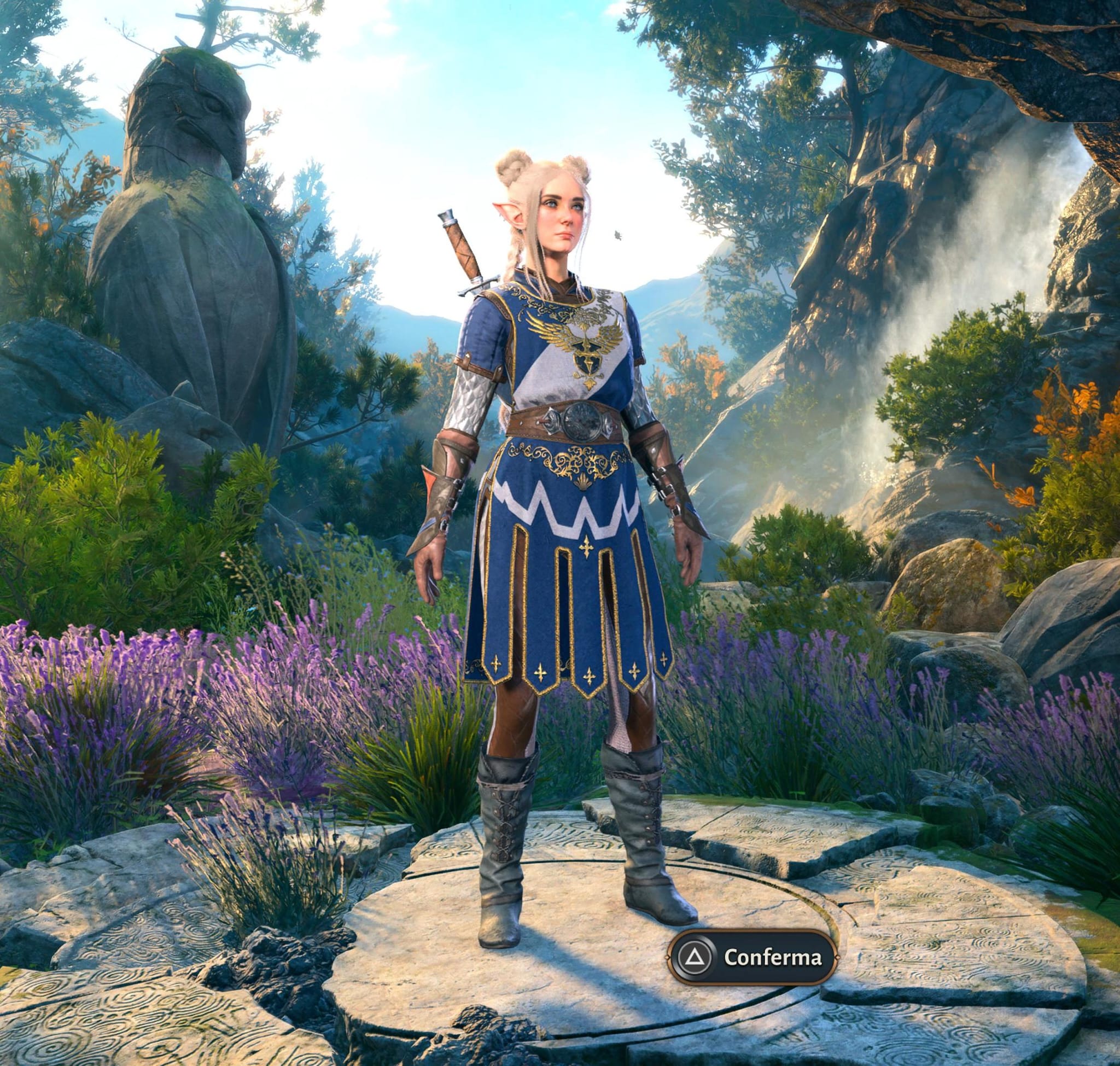Confirm the character with the Conferma button
1120x1066 pixels.
[752, 958]
